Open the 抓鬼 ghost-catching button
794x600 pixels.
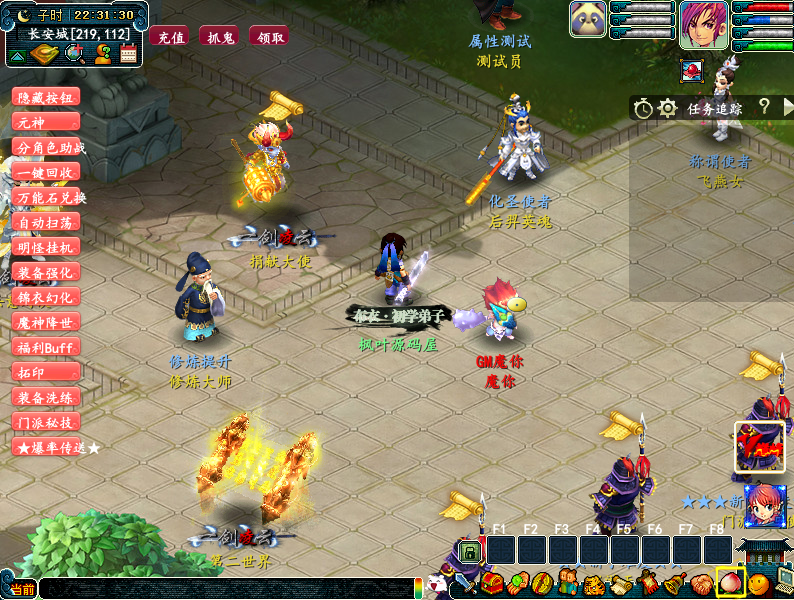click(x=220, y=37)
